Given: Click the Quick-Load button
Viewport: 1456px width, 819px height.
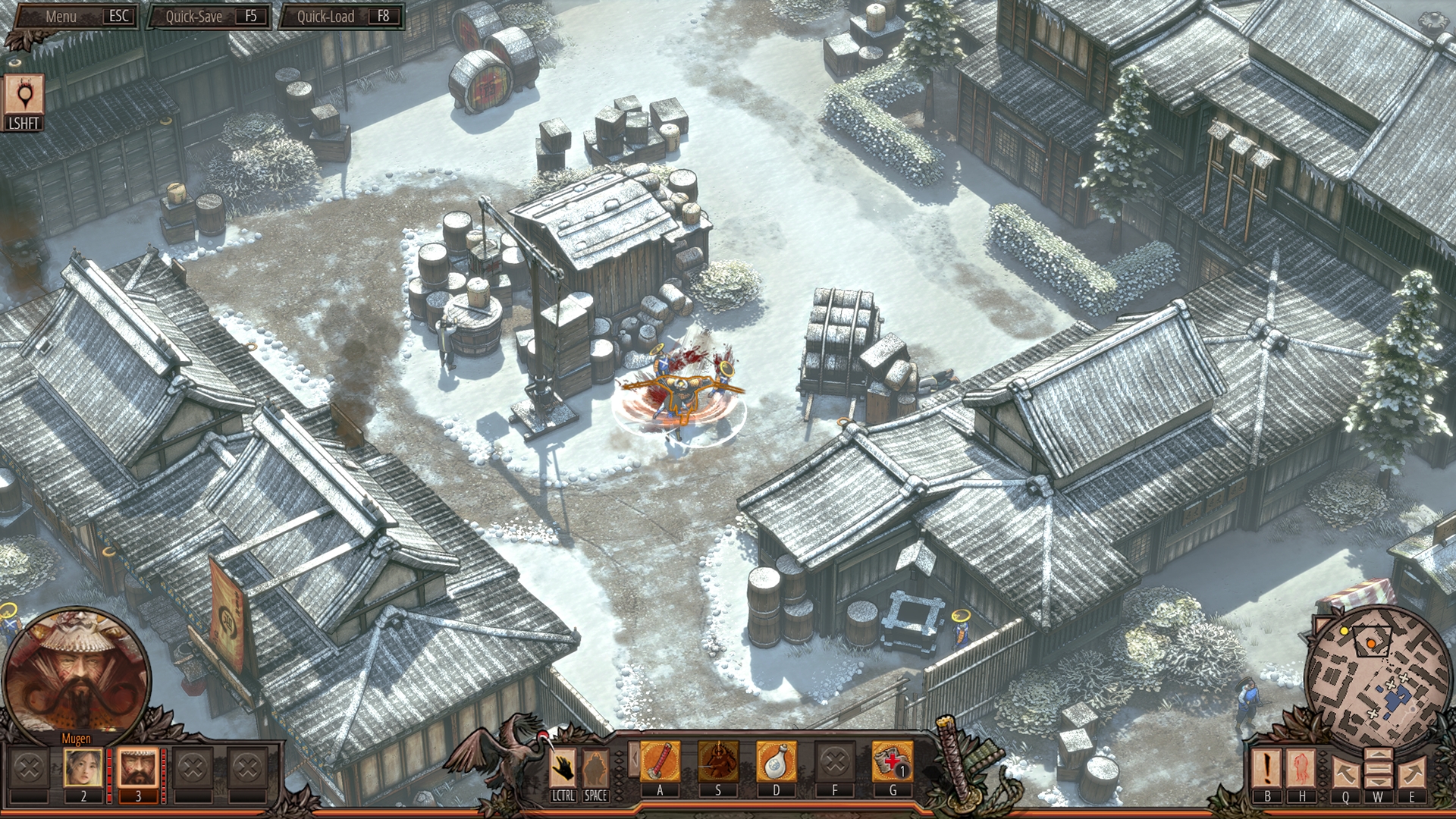Looking at the screenshot, I should (x=340, y=16).
